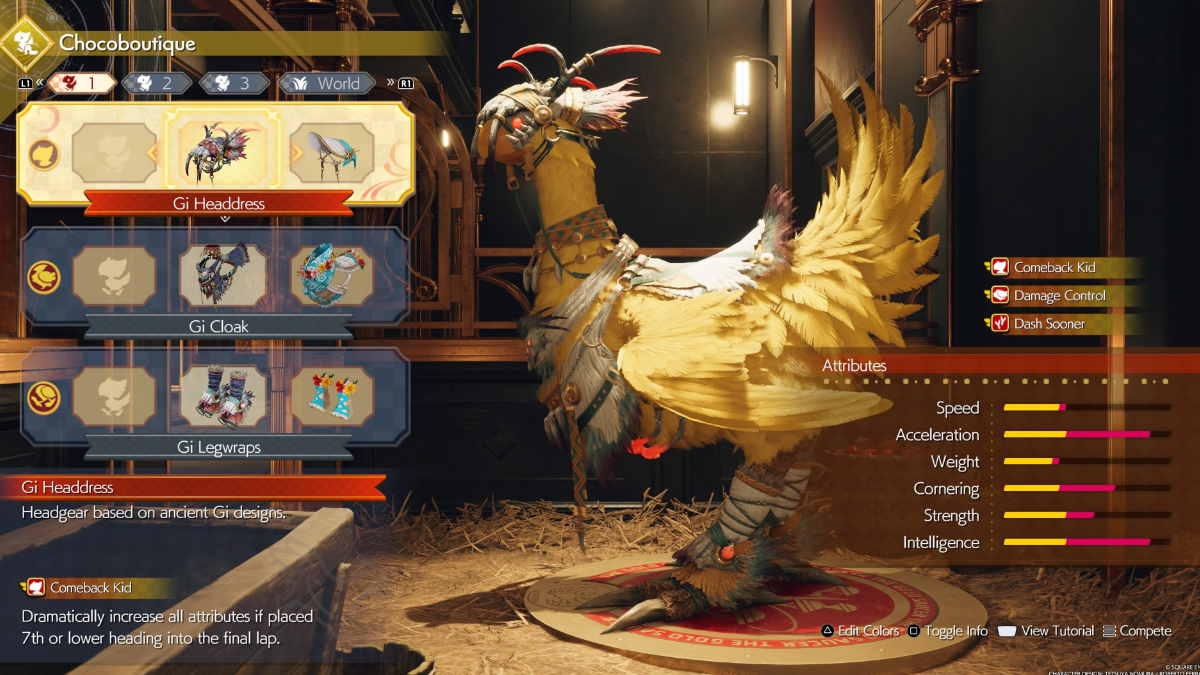Select the Gi Headdress headgear thumbnail
This screenshot has height=675, width=1200.
click(x=223, y=153)
